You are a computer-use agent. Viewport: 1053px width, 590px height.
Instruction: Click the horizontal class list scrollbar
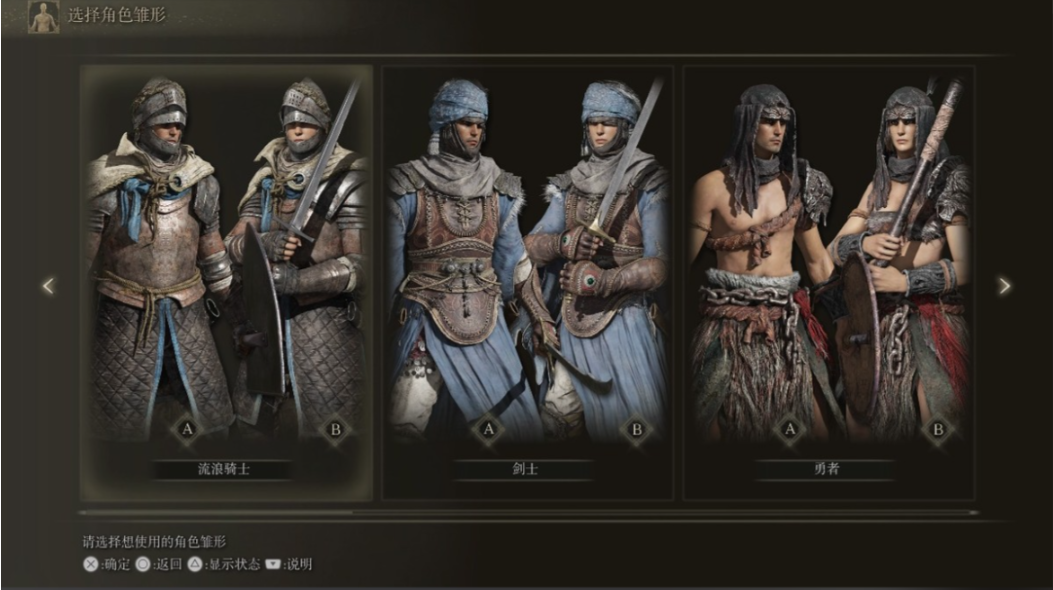coord(528,513)
